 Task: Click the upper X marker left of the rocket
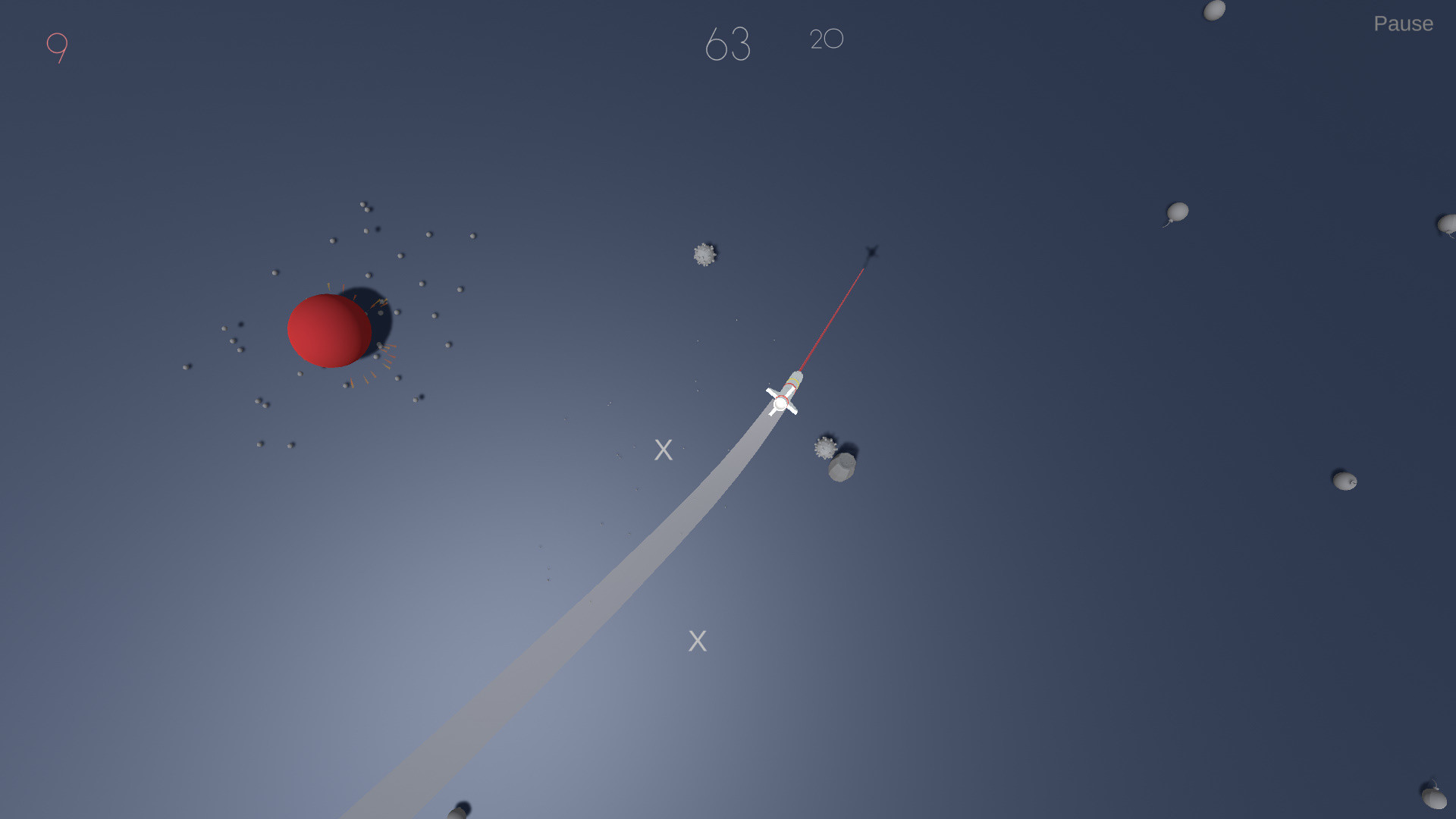664,450
